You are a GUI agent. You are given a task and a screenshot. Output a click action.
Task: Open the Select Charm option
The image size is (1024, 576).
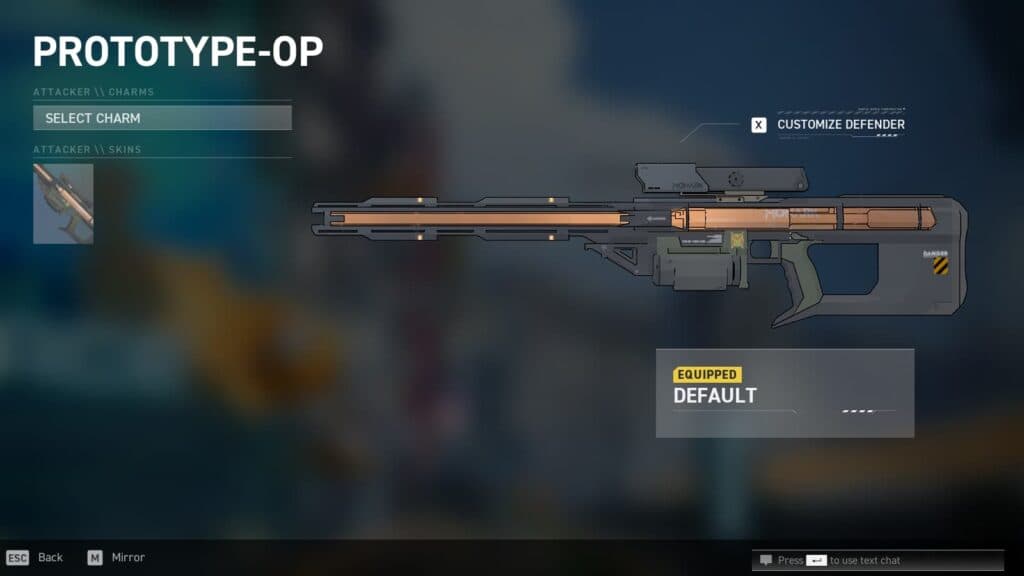[x=162, y=118]
